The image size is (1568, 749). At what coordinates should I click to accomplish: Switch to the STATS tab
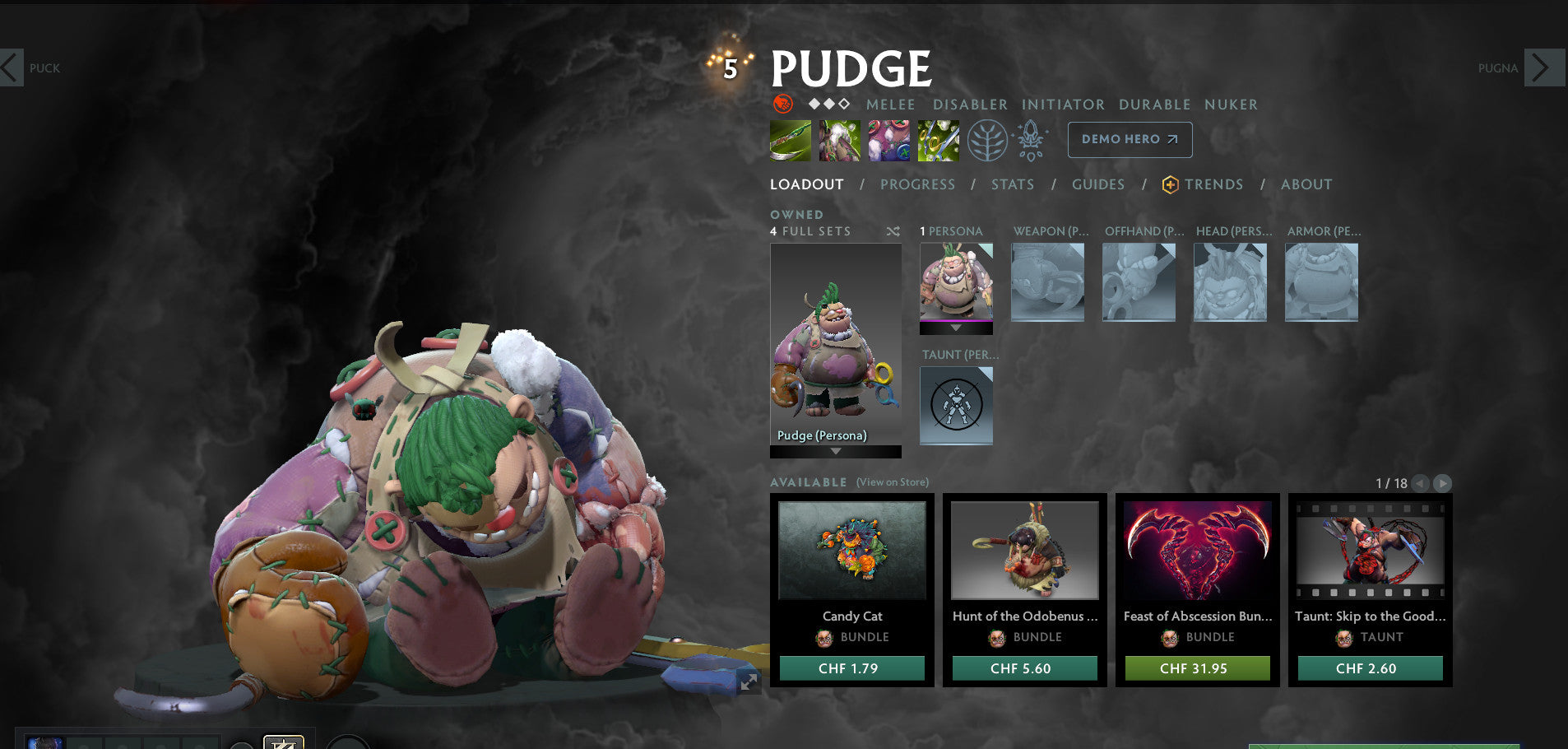[x=1012, y=184]
